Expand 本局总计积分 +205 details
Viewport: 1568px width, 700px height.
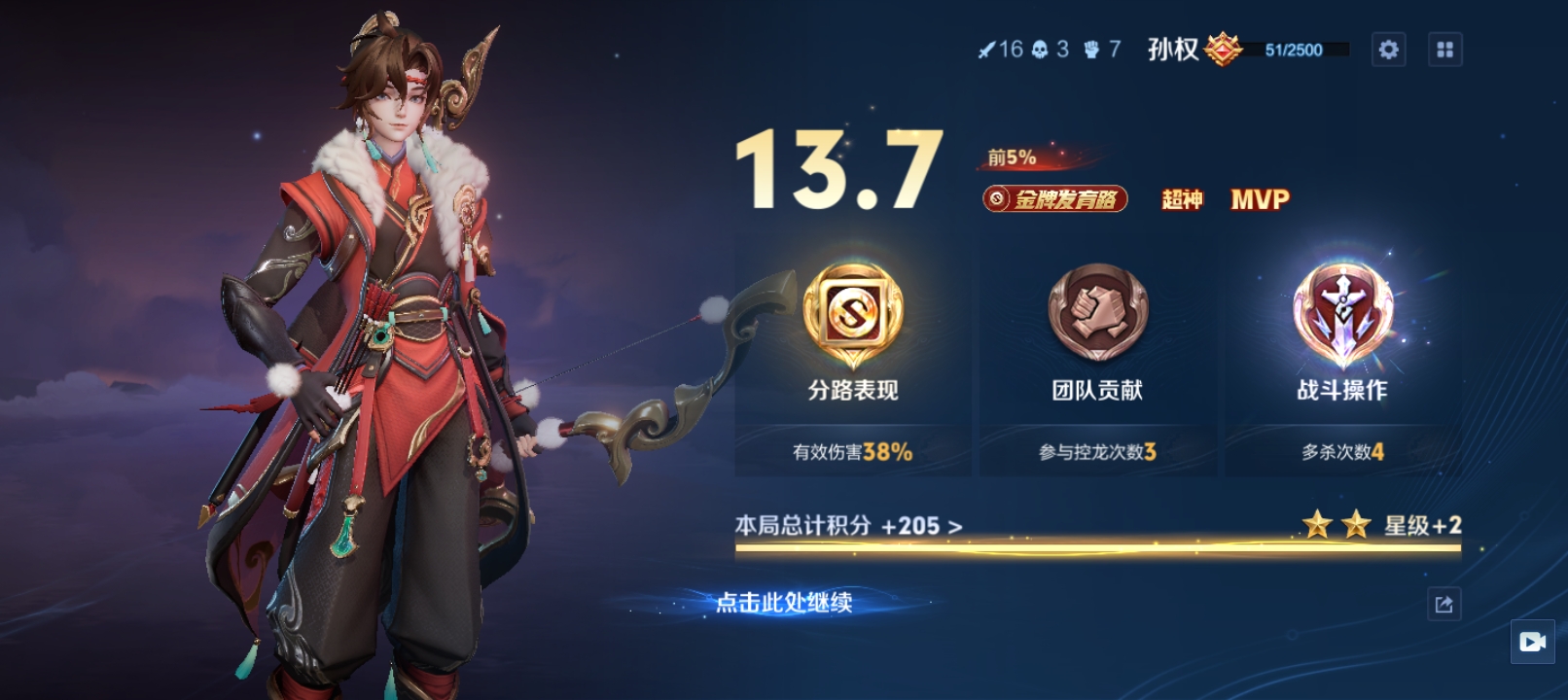coord(848,526)
